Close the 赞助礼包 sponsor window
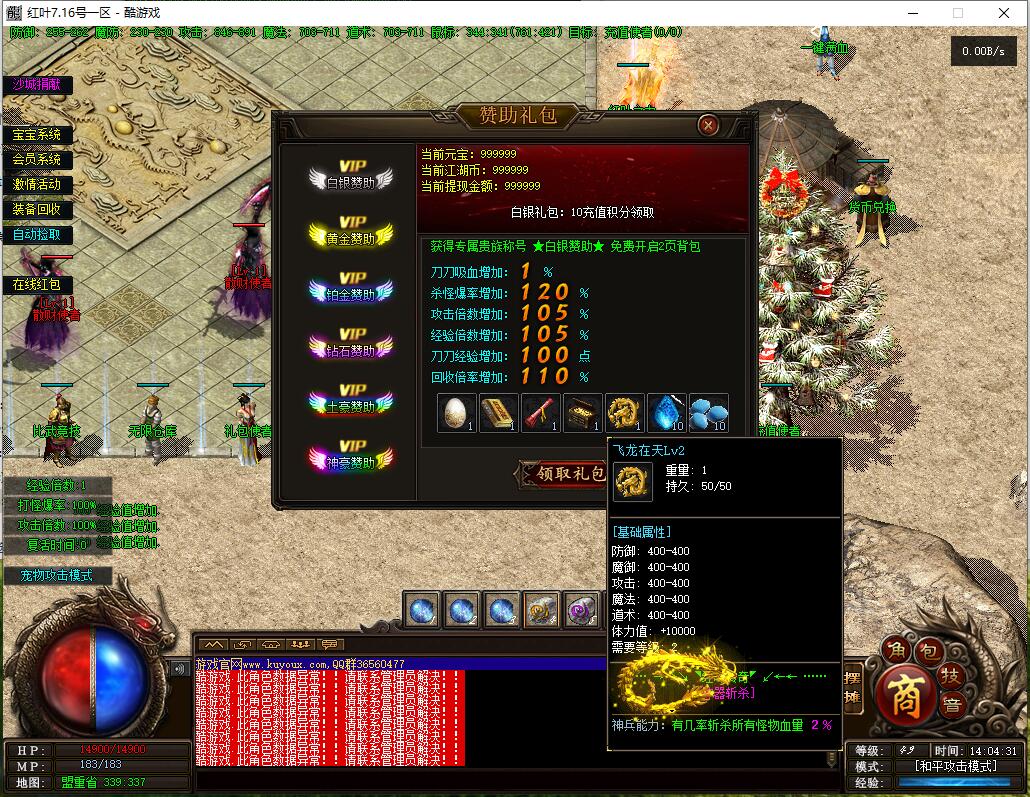1030x797 pixels. 708,125
